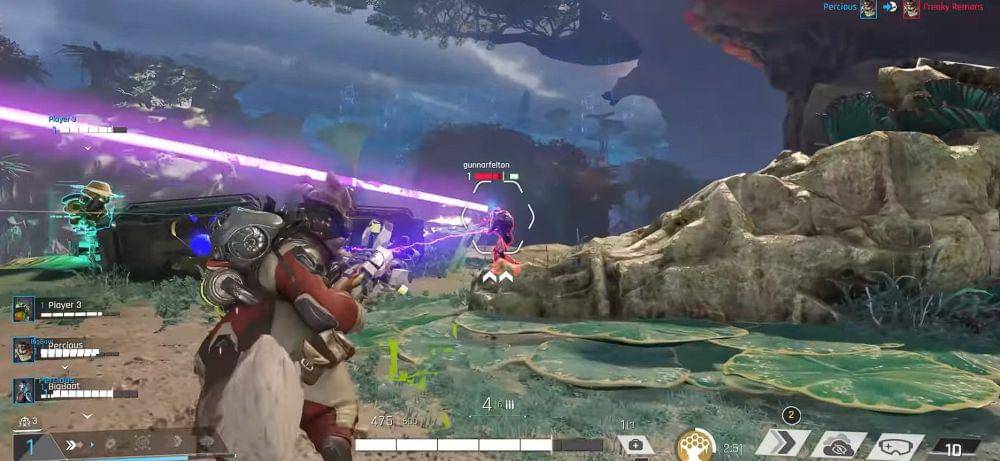Image resolution: width=1000 pixels, height=461 pixels.
Task: Activate the goggles scan ability
Action: (894, 444)
